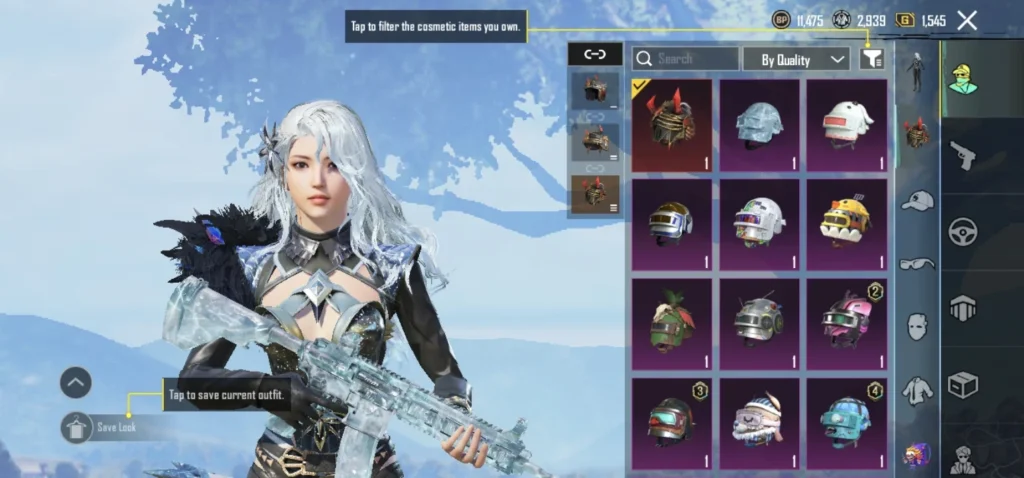Viewport: 1024px width, 478px height.
Task: Open the By Quality sort dropdown
Action: pyautogui.click(x=796, y=59)
